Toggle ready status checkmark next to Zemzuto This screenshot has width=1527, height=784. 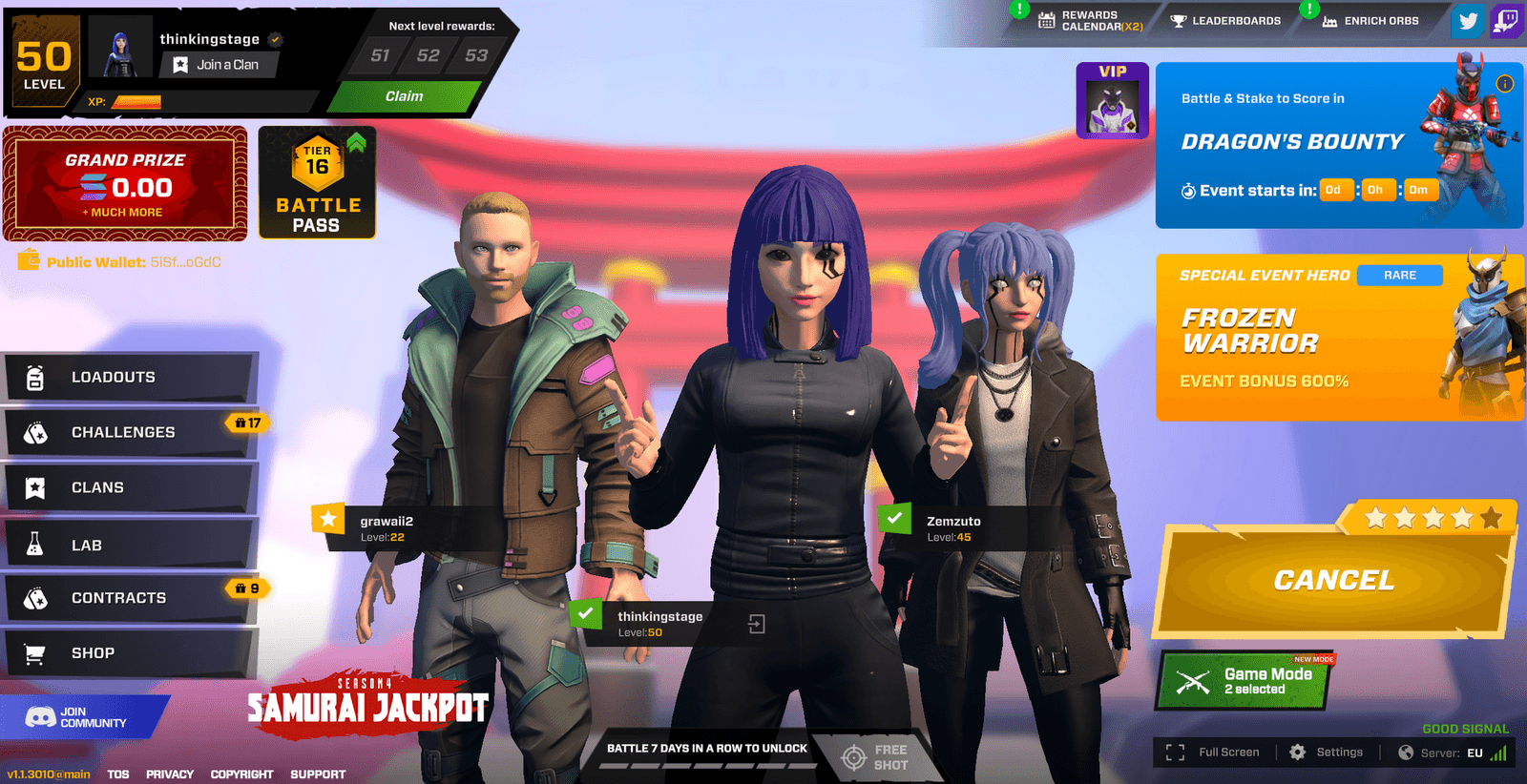coord(893,520)
